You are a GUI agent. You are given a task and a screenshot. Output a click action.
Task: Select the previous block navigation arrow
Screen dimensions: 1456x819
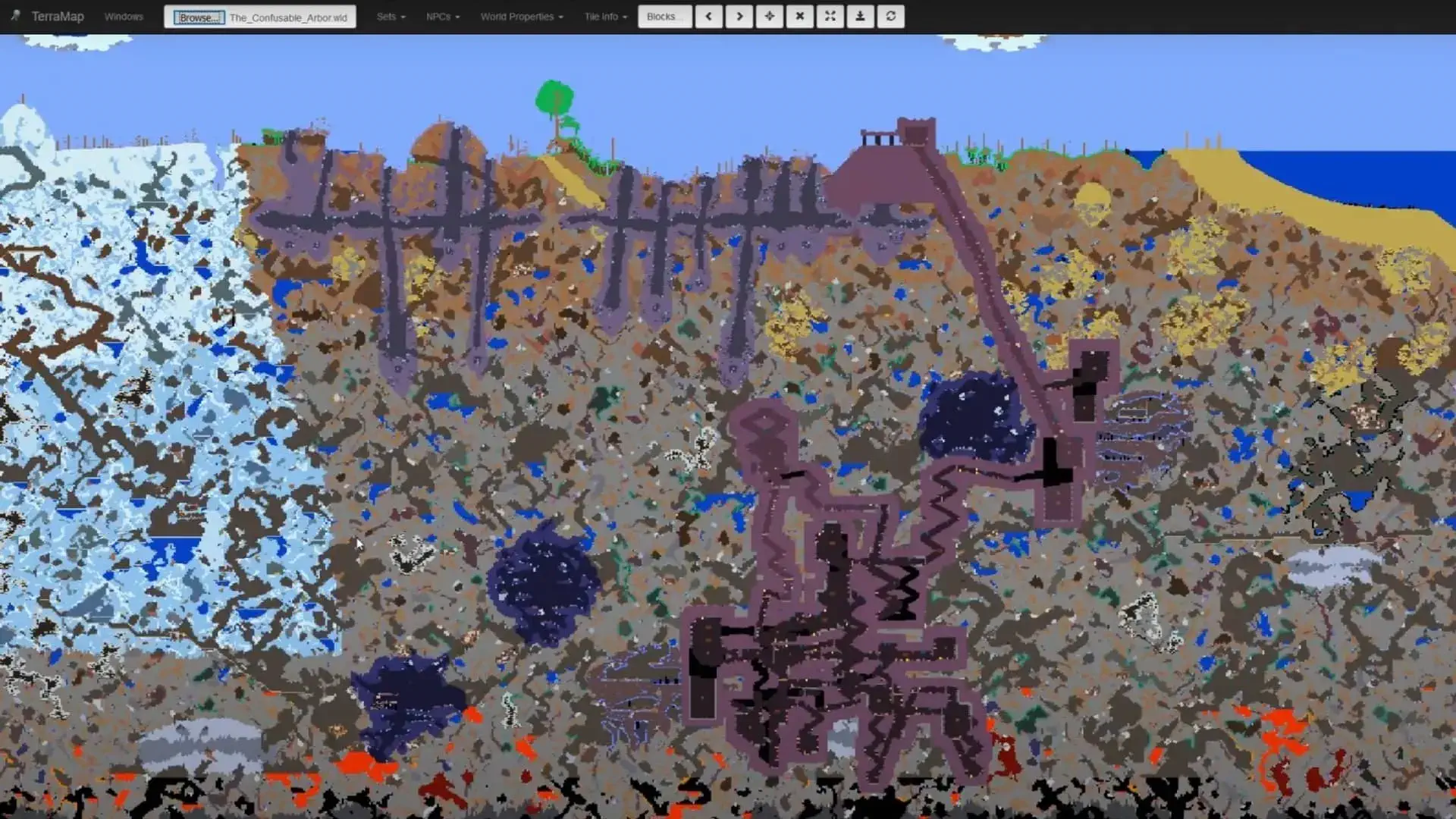point(708,16)
